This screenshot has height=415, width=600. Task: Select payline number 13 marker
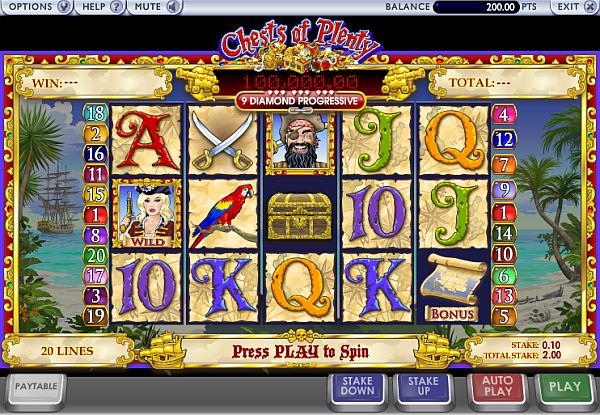[504, 296]
